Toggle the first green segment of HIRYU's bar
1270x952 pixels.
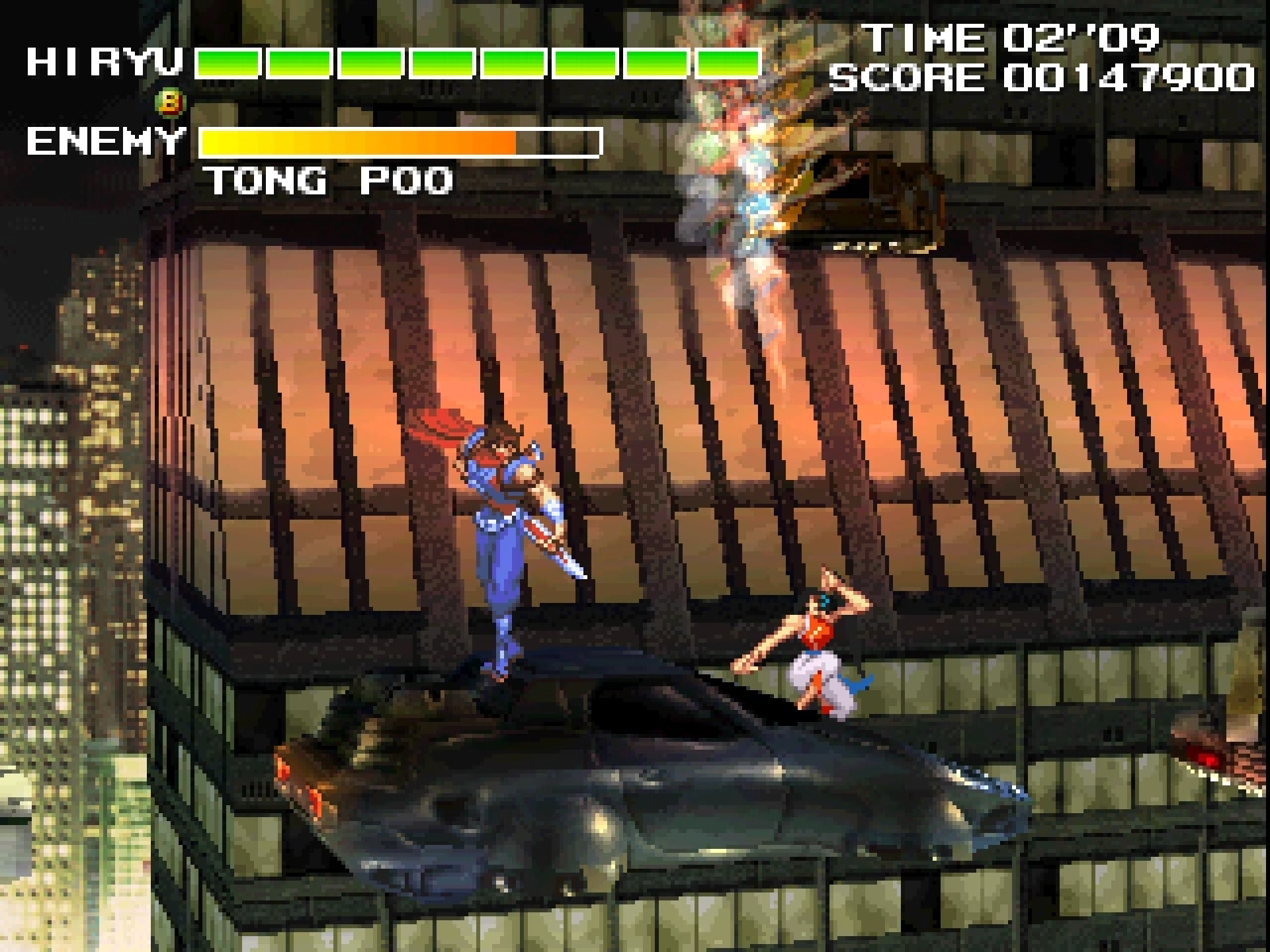(x=228, y=63)
